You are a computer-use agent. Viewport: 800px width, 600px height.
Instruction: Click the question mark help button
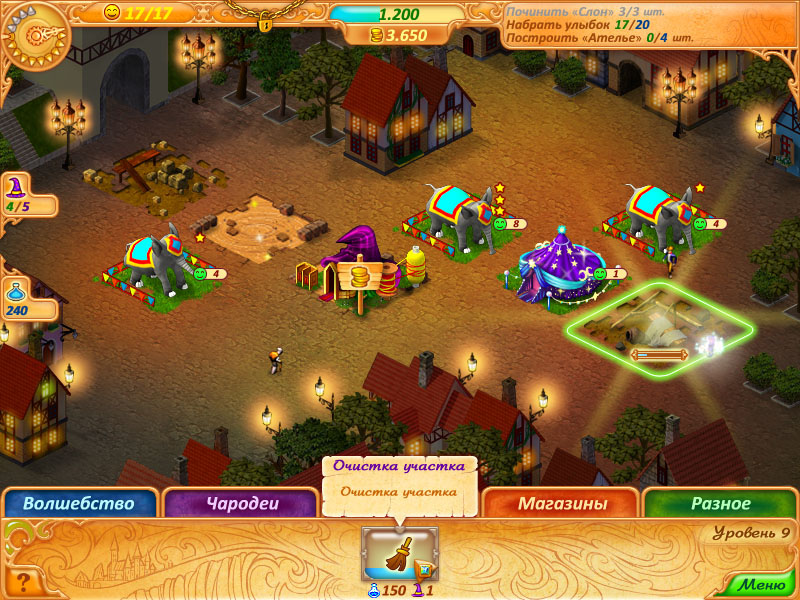tap(22, 581)
